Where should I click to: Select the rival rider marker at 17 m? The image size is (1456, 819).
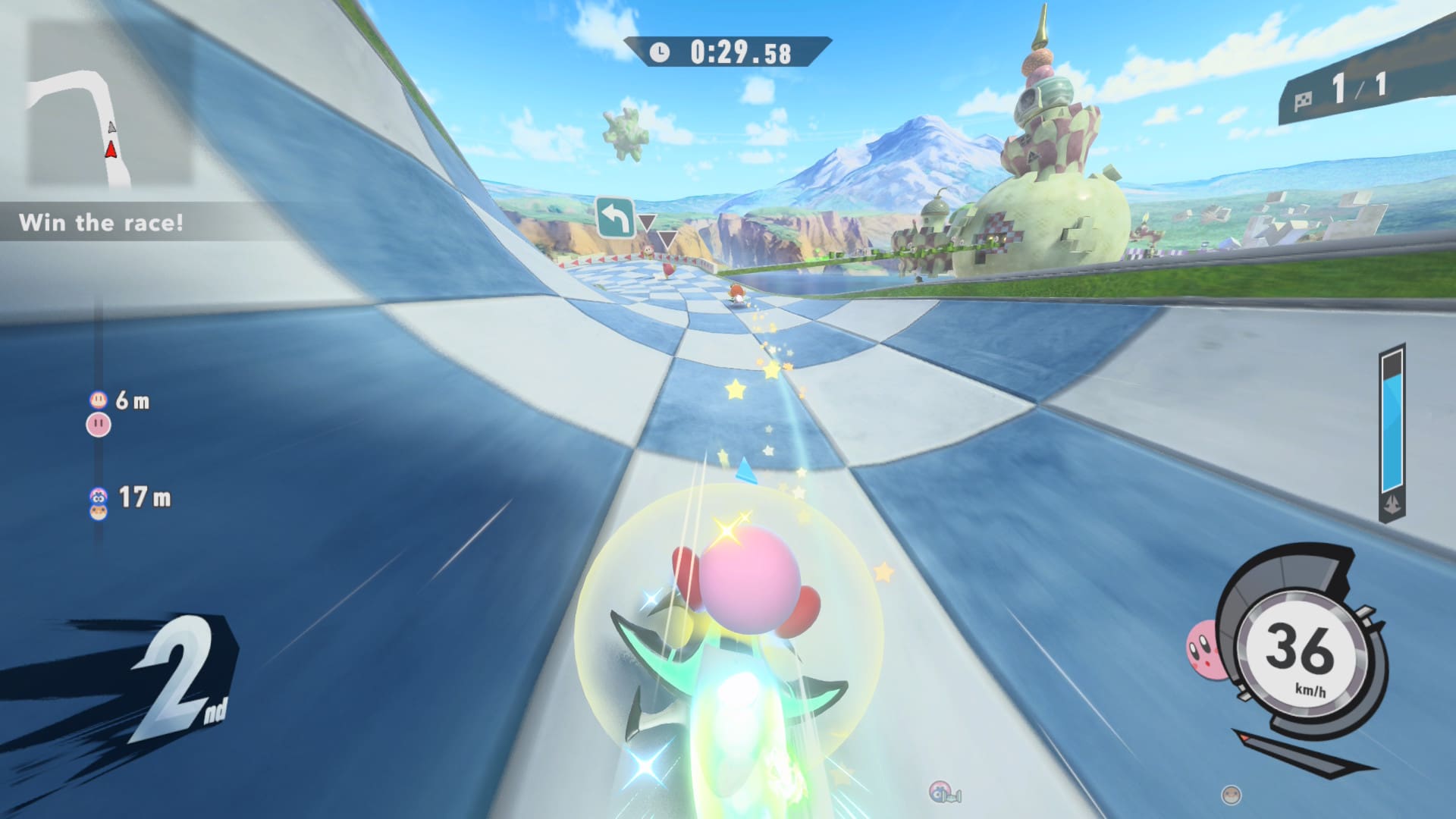tap(99, 504)
